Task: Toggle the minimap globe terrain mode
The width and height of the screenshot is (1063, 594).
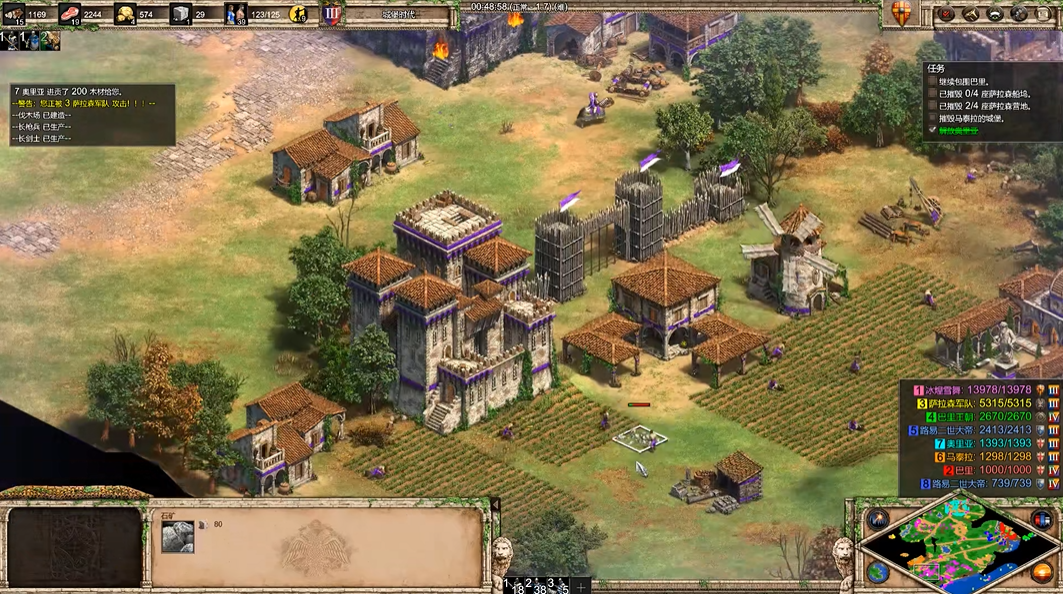Action: coord(878,571)
